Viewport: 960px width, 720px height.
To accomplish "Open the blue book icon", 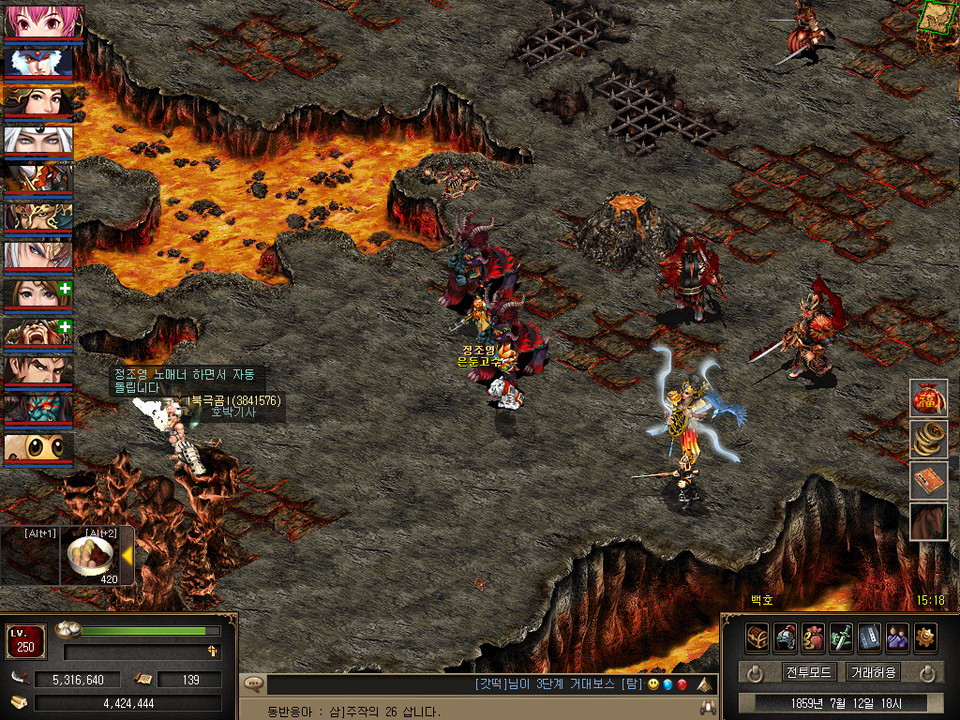I will point(869,637).
